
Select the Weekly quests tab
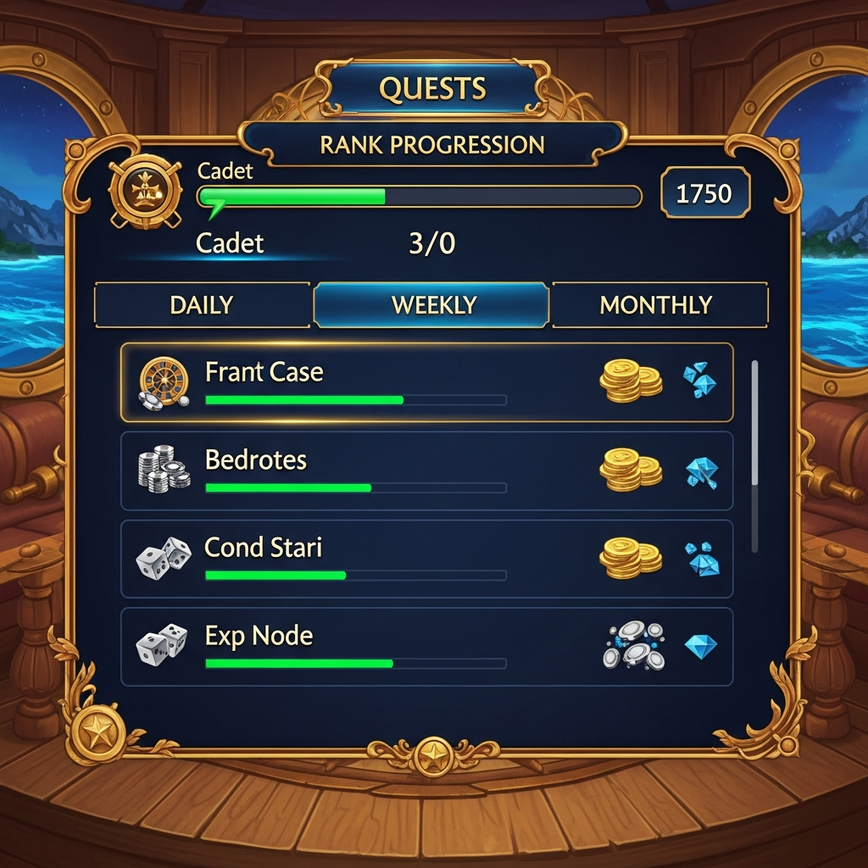pyautogui.click(x=432, y=305)
